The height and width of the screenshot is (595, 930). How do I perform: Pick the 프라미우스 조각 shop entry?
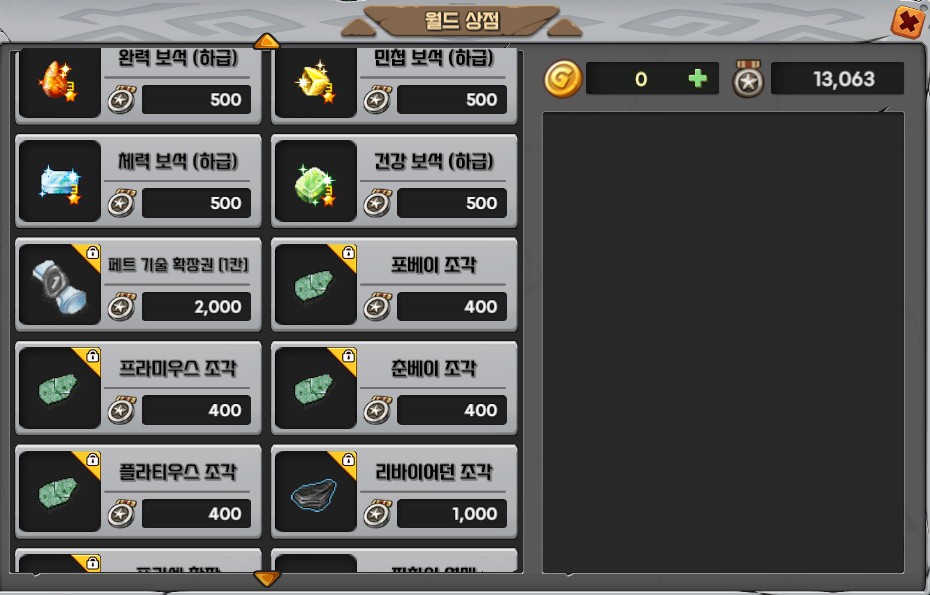tap(139, 388)
